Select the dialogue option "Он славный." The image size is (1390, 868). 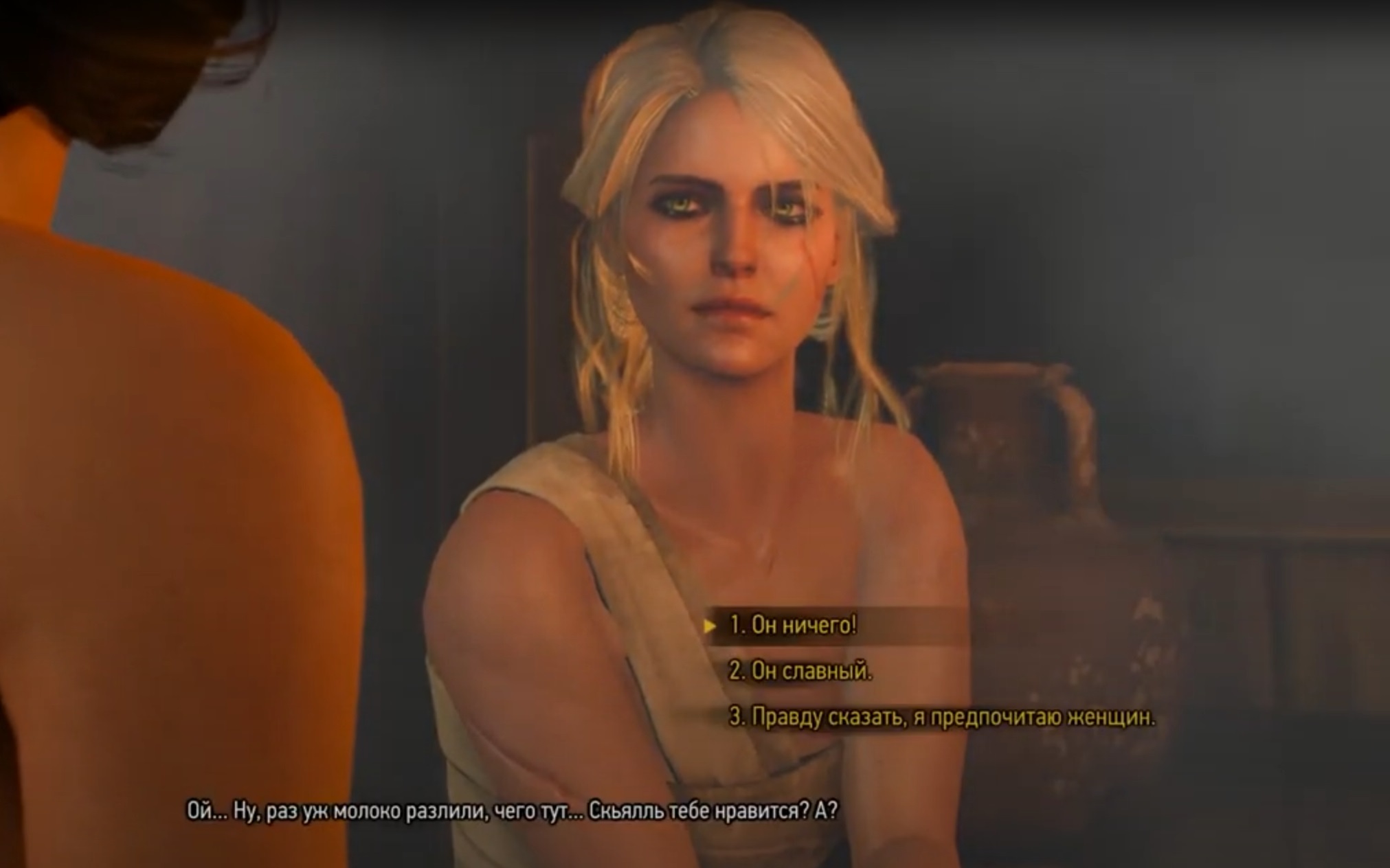[800, 671]
